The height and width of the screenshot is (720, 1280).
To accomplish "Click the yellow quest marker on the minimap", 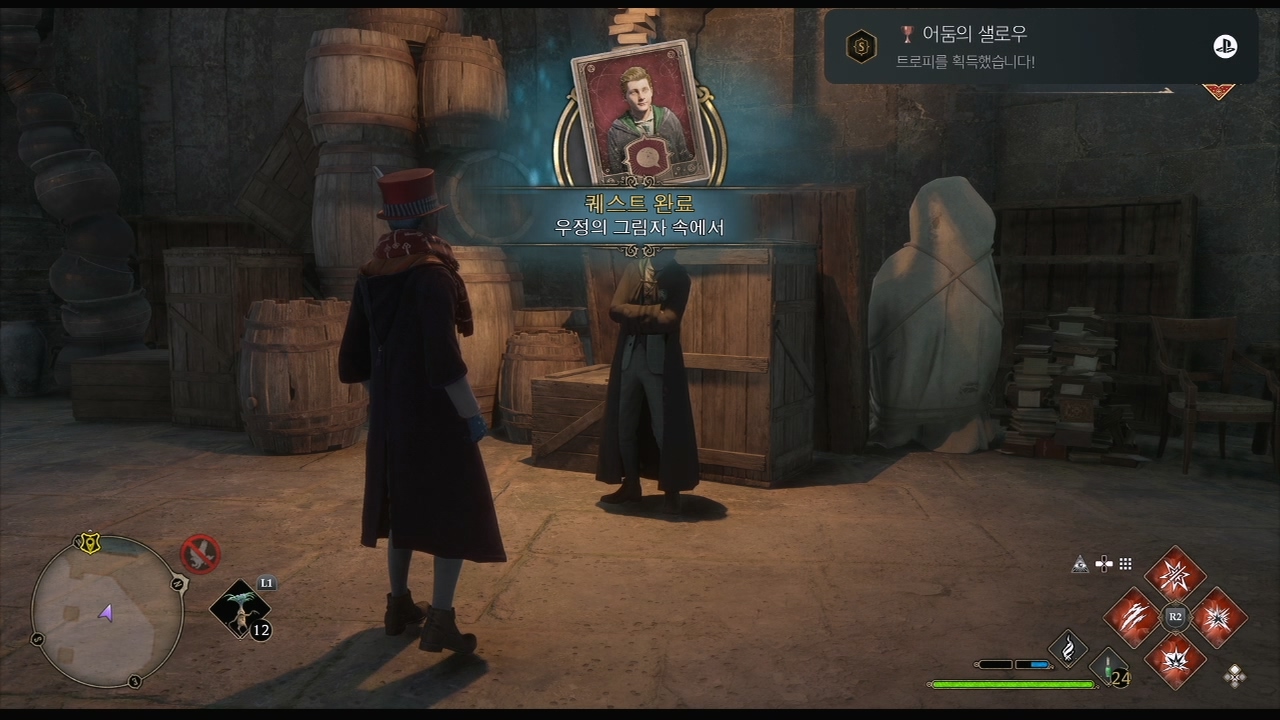I will 89,544.
